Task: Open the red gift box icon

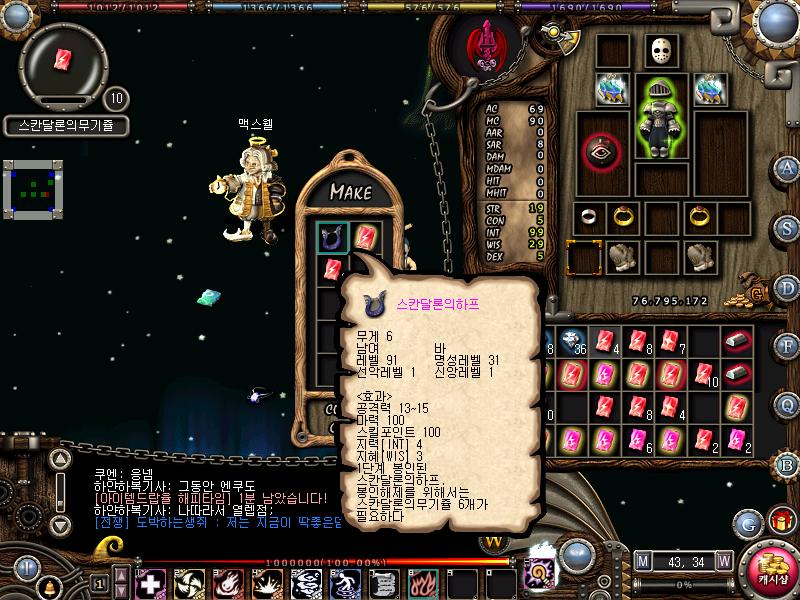Action: 780,520
